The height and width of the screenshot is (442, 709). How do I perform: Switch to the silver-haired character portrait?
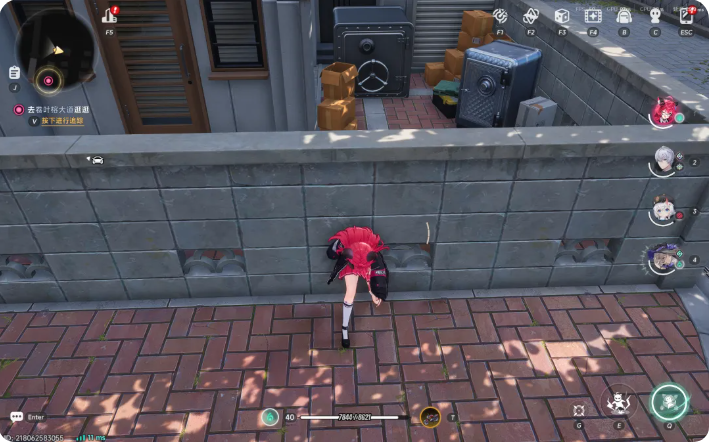[x=664, y=160]
